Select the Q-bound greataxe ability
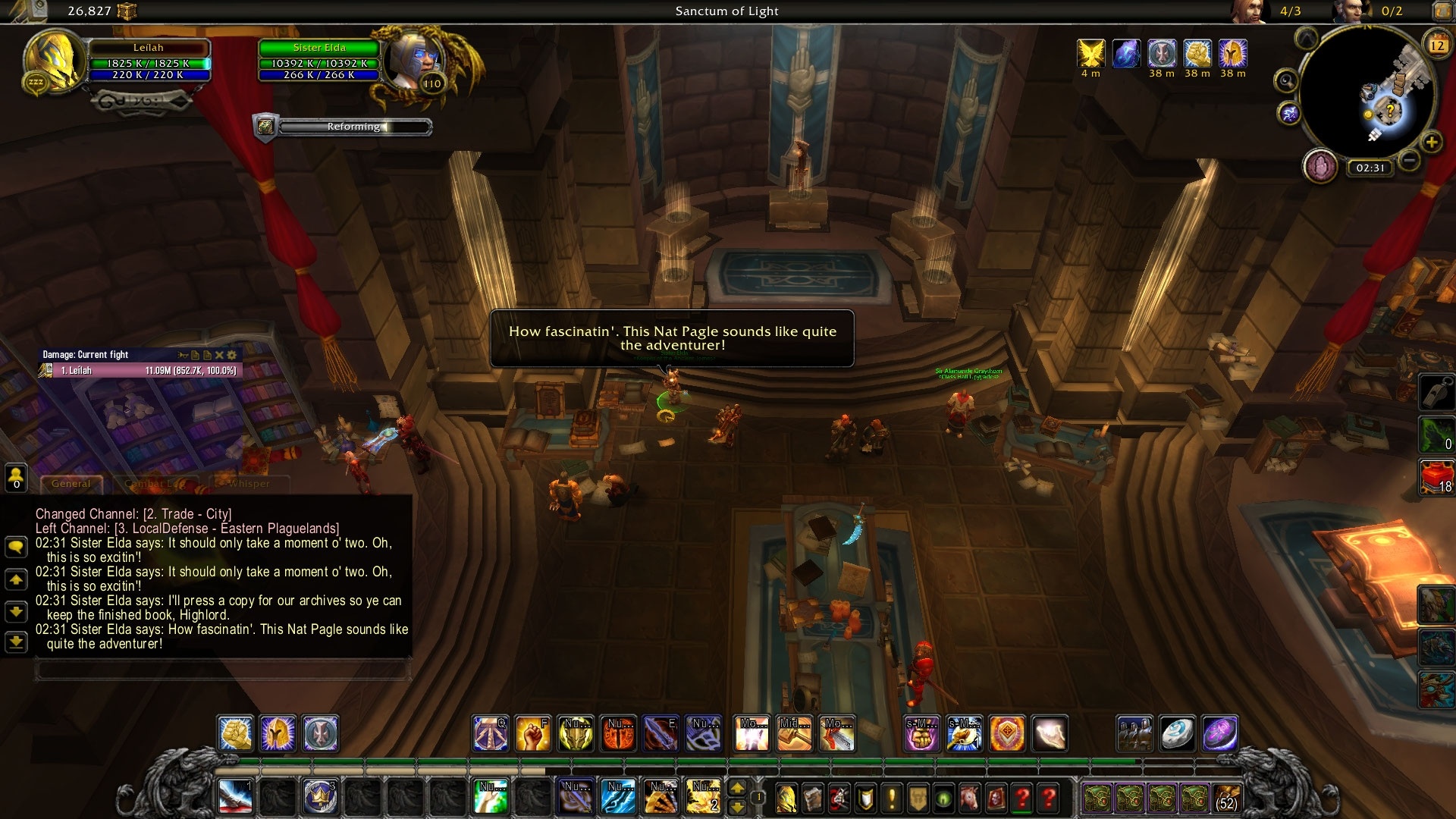1456x819 pixels. point(489,733)
